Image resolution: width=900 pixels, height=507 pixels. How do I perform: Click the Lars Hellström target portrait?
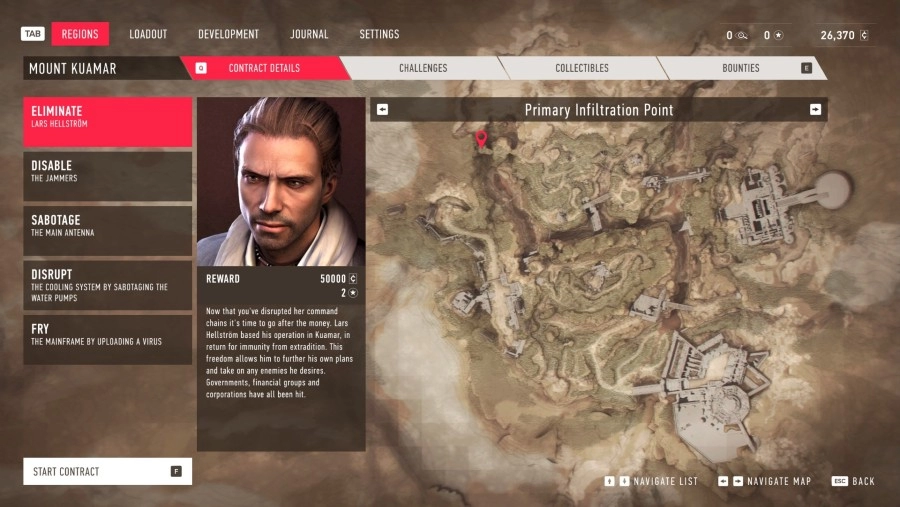281,181
